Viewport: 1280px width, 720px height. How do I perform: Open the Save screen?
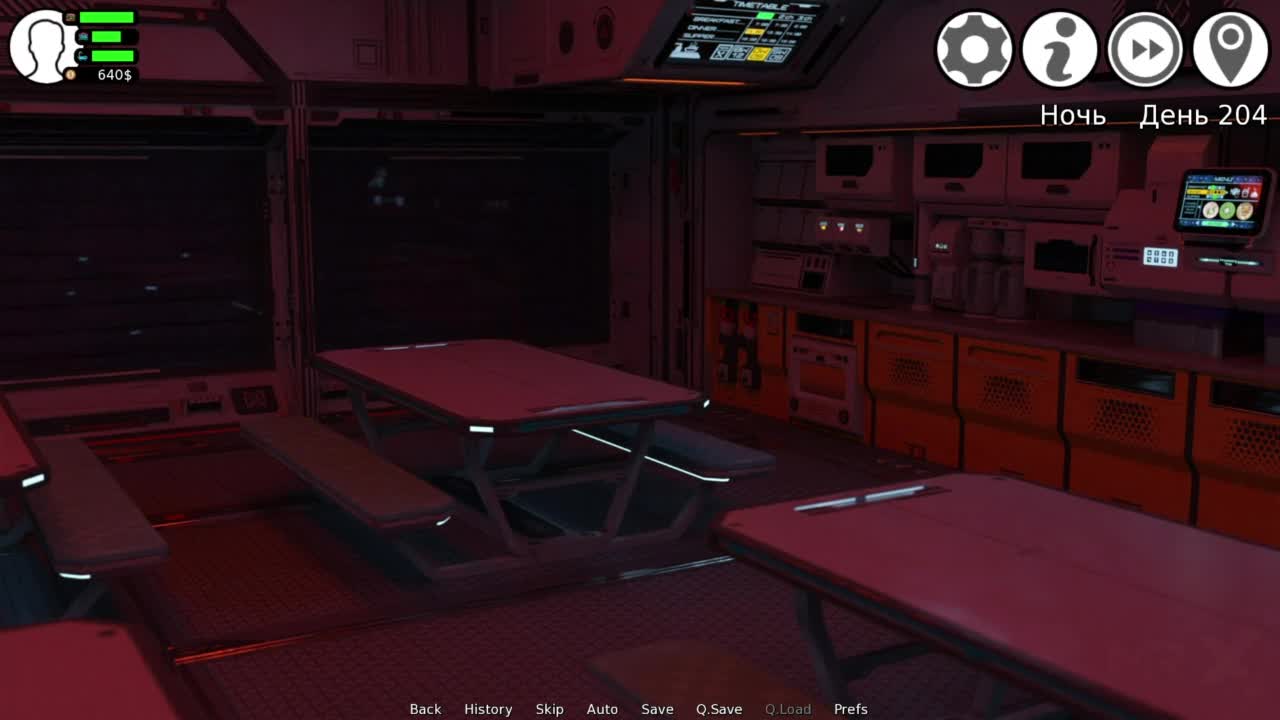coord(657,709)
